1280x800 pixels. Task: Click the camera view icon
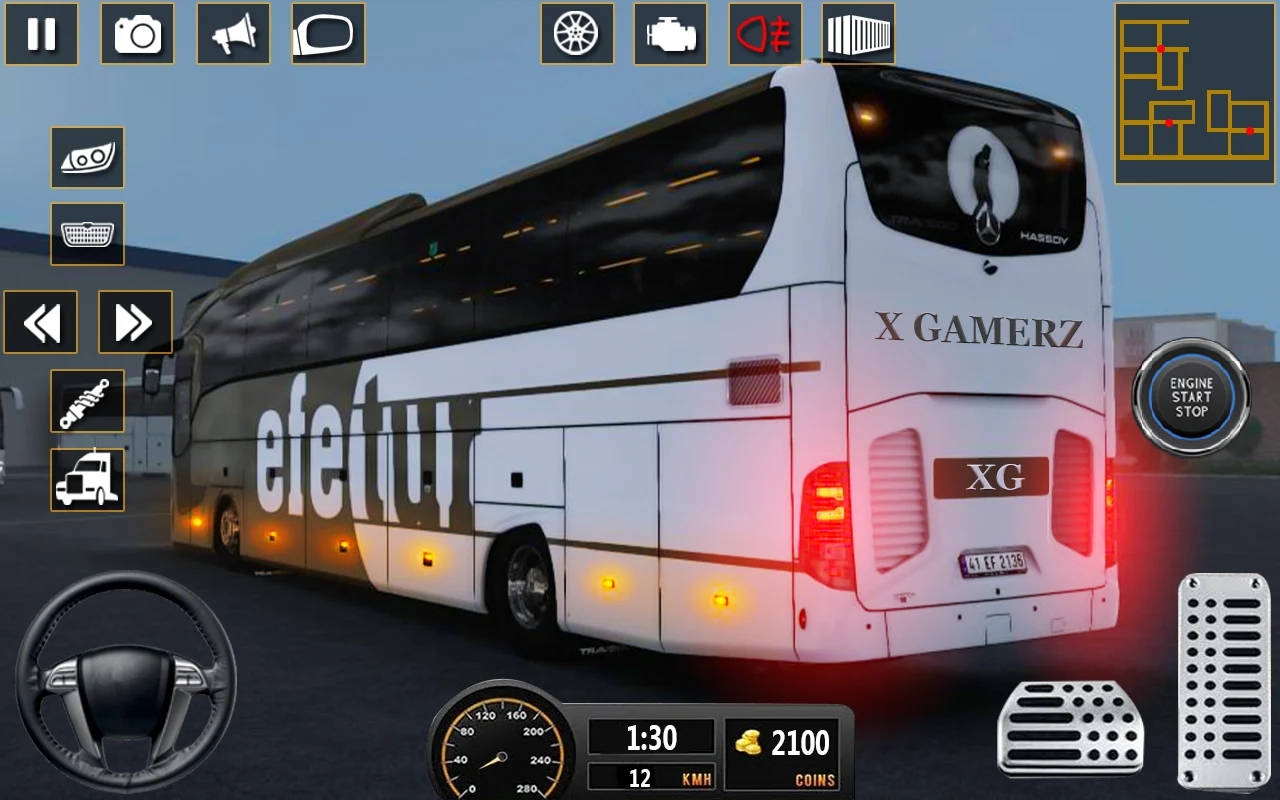click(138, 35)
